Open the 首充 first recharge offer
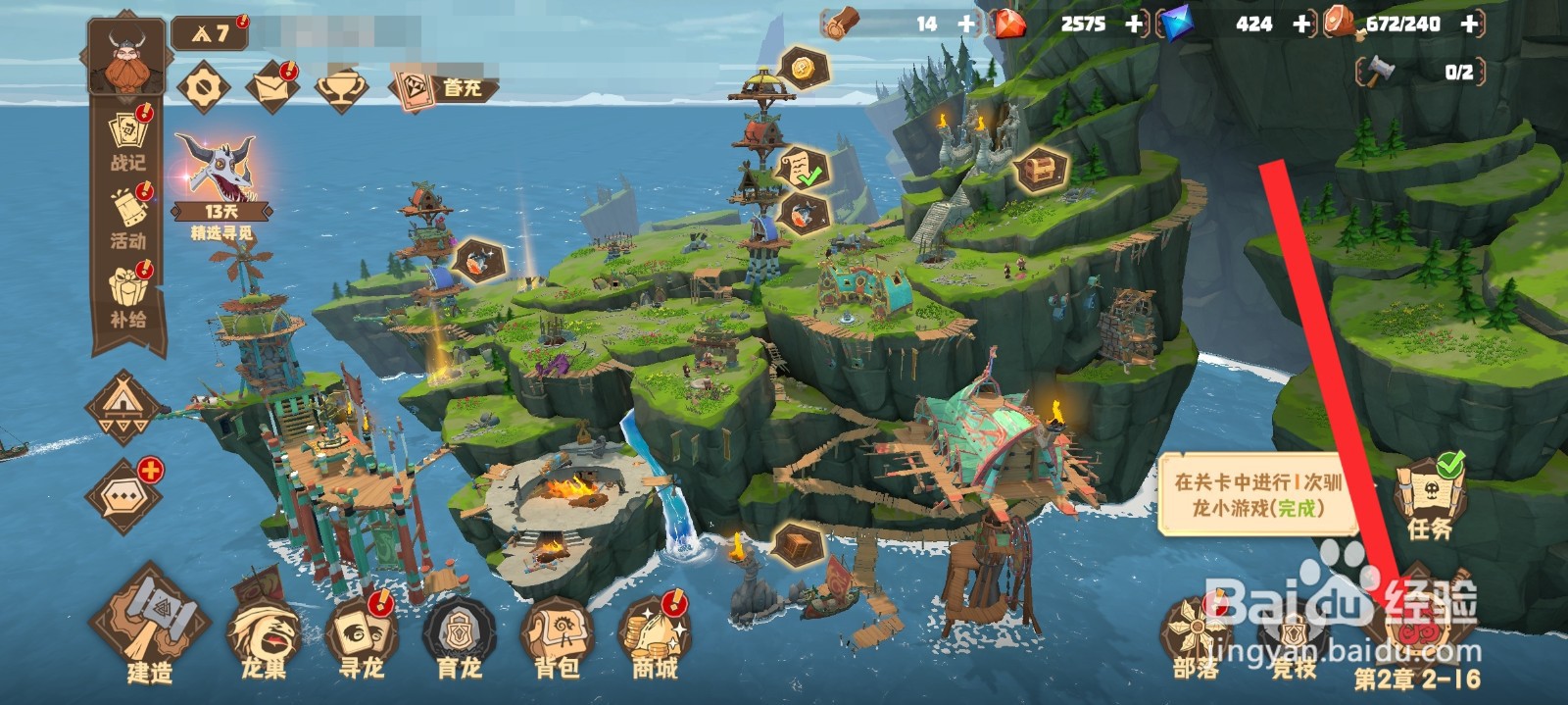Screen dimensions: 1568x705 click(441, 88)
